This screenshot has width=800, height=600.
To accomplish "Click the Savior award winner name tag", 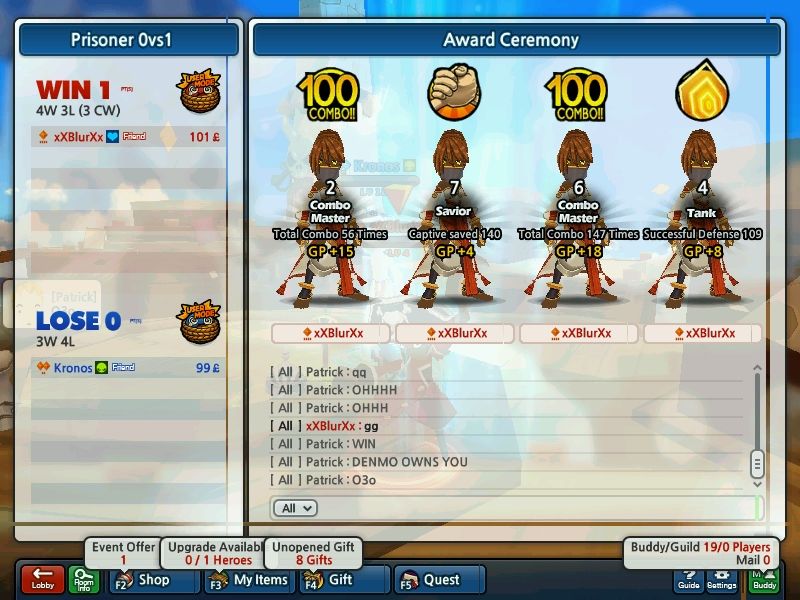I will pyautogui.click(x=454, y=333).
